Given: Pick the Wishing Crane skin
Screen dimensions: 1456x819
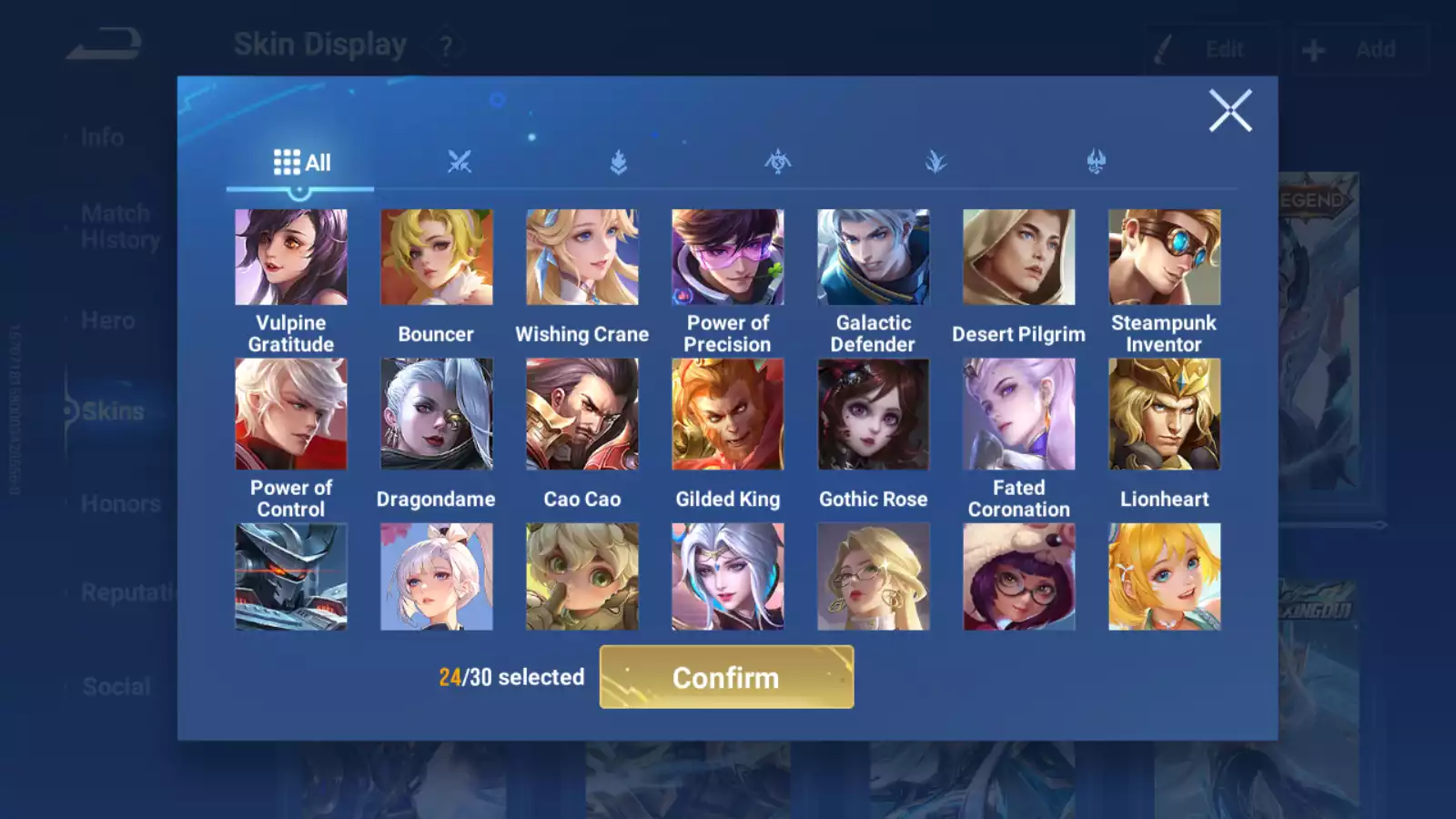Looking at the screenshot, I should click(x=582, y=258).
